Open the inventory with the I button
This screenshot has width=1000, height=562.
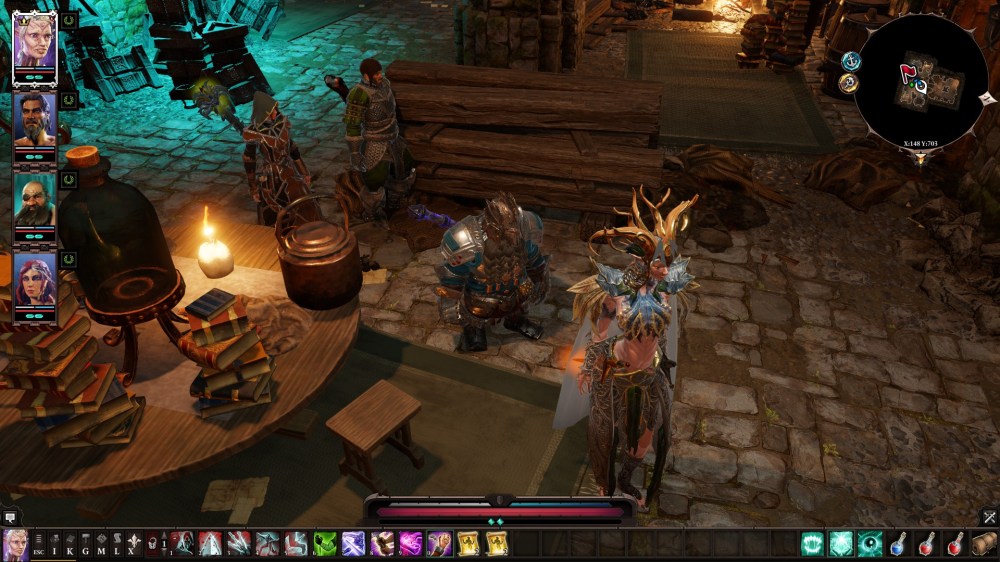[55, 544]
